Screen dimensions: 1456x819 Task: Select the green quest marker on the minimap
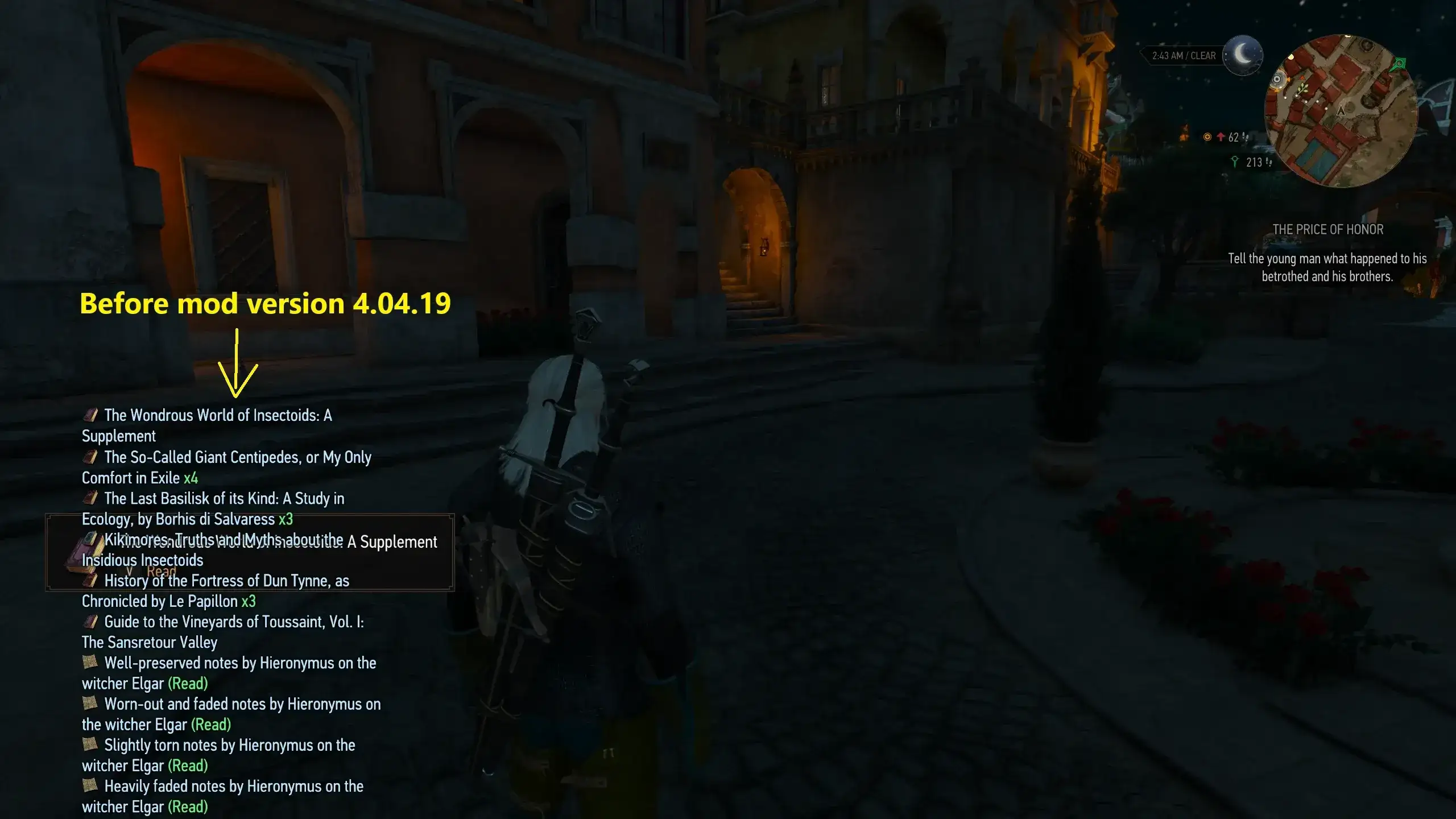1399,64
